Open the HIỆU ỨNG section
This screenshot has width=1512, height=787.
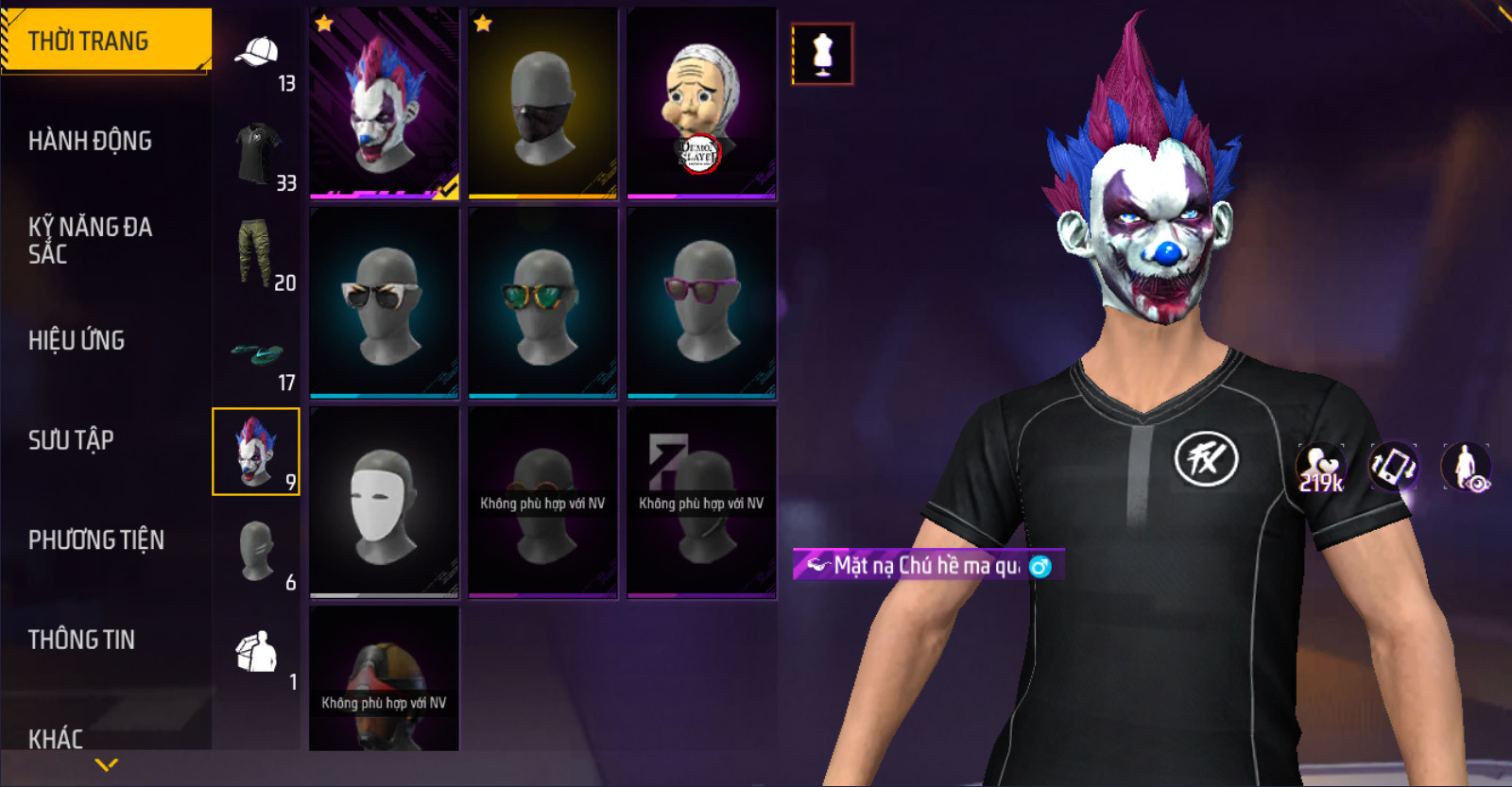[77, 340]
